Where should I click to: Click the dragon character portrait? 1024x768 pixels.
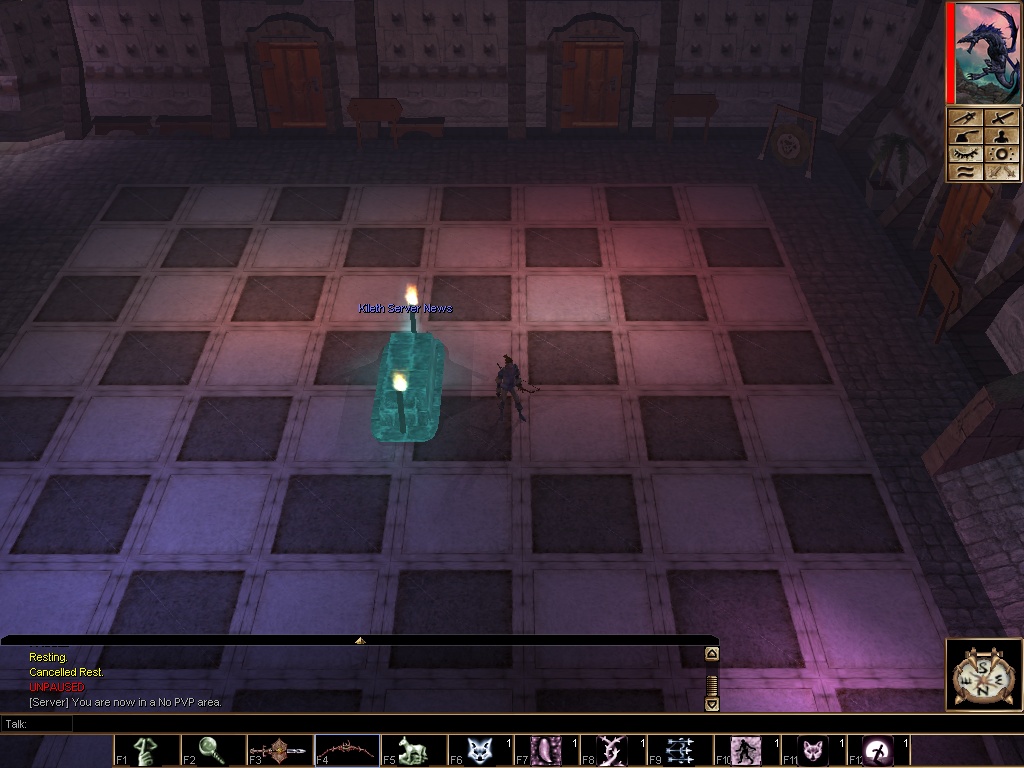pyautogui.click(x=986, y=52)
